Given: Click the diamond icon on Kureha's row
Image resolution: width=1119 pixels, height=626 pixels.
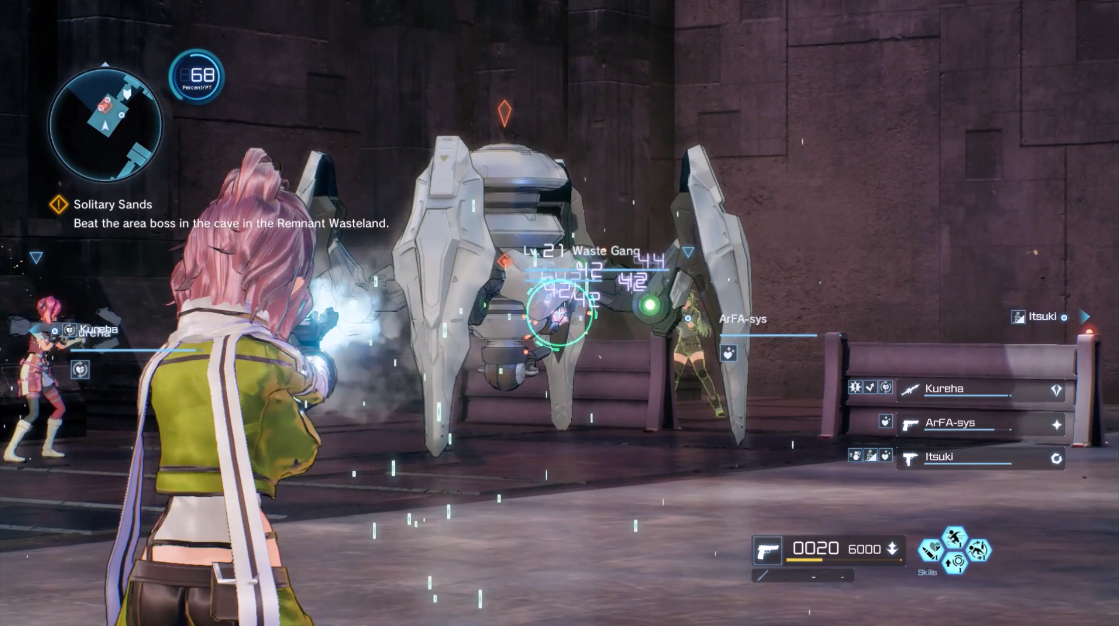Looking at the screenshot, I should (1057, 390).
